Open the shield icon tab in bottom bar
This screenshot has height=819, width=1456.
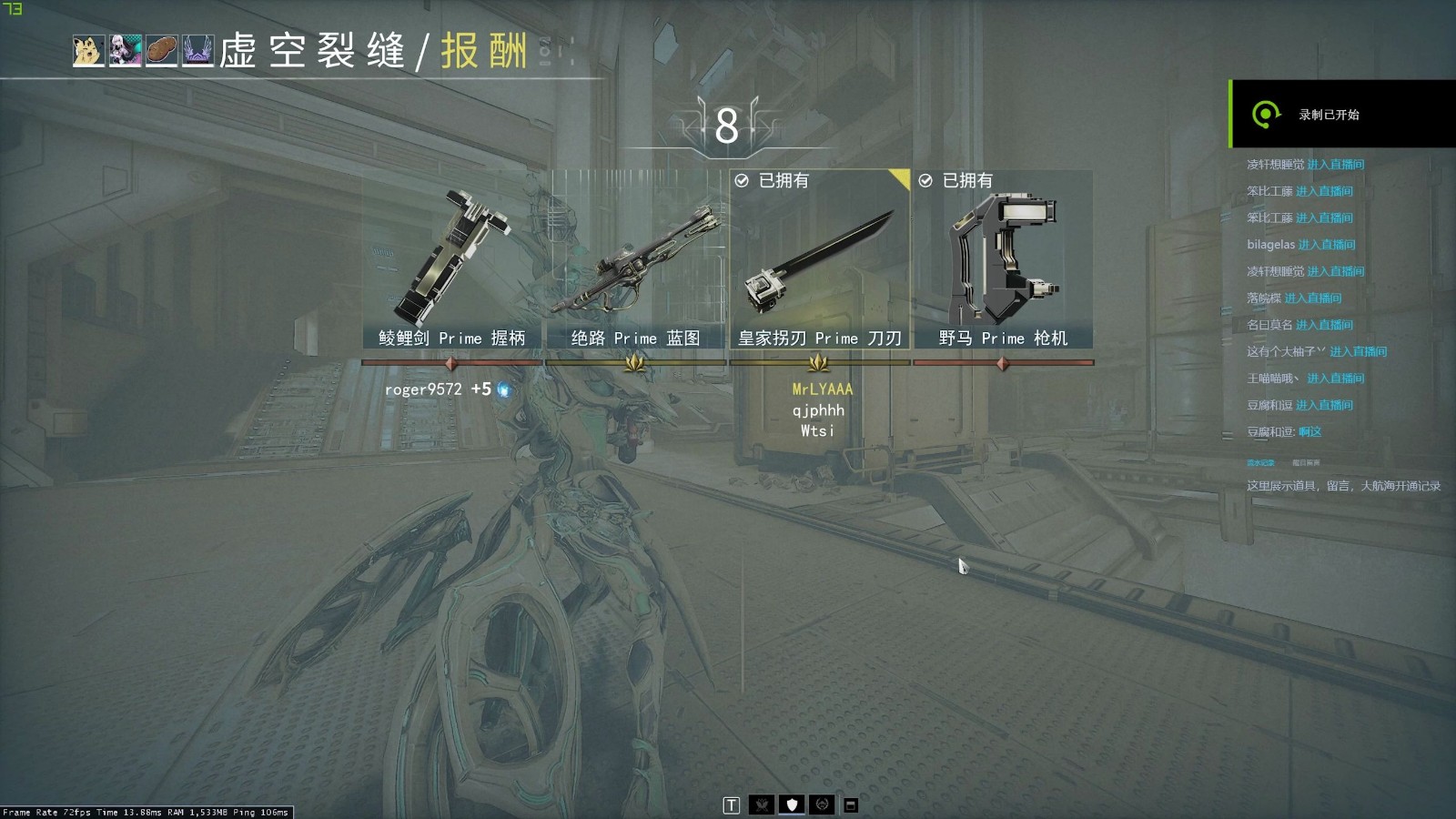(792, 804)
